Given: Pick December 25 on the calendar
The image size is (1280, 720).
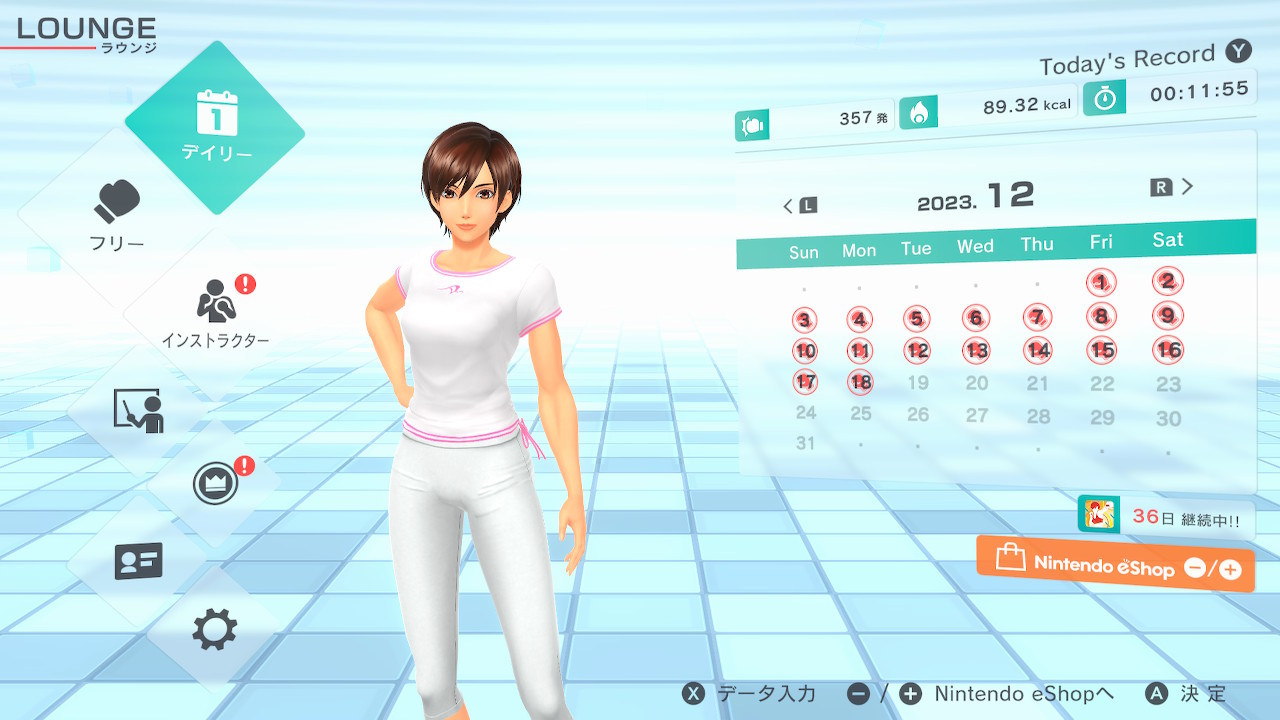Looking at the screenshot, I should pos(860,413).
